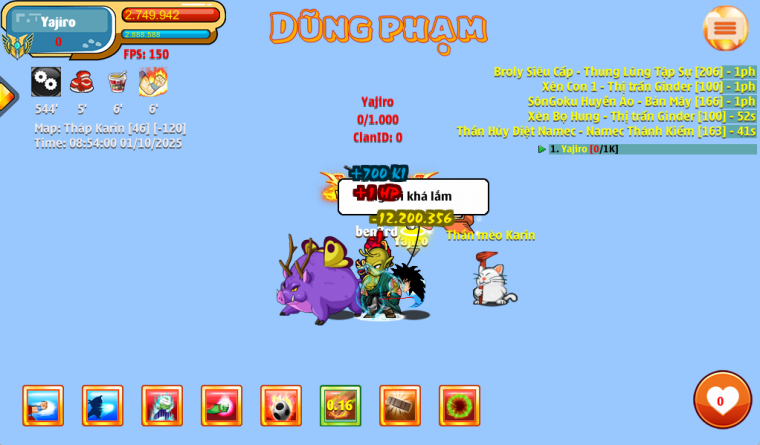Use the brown block item skill
The height and width of the screenshot is (445, 760).
tap(400, 406)
